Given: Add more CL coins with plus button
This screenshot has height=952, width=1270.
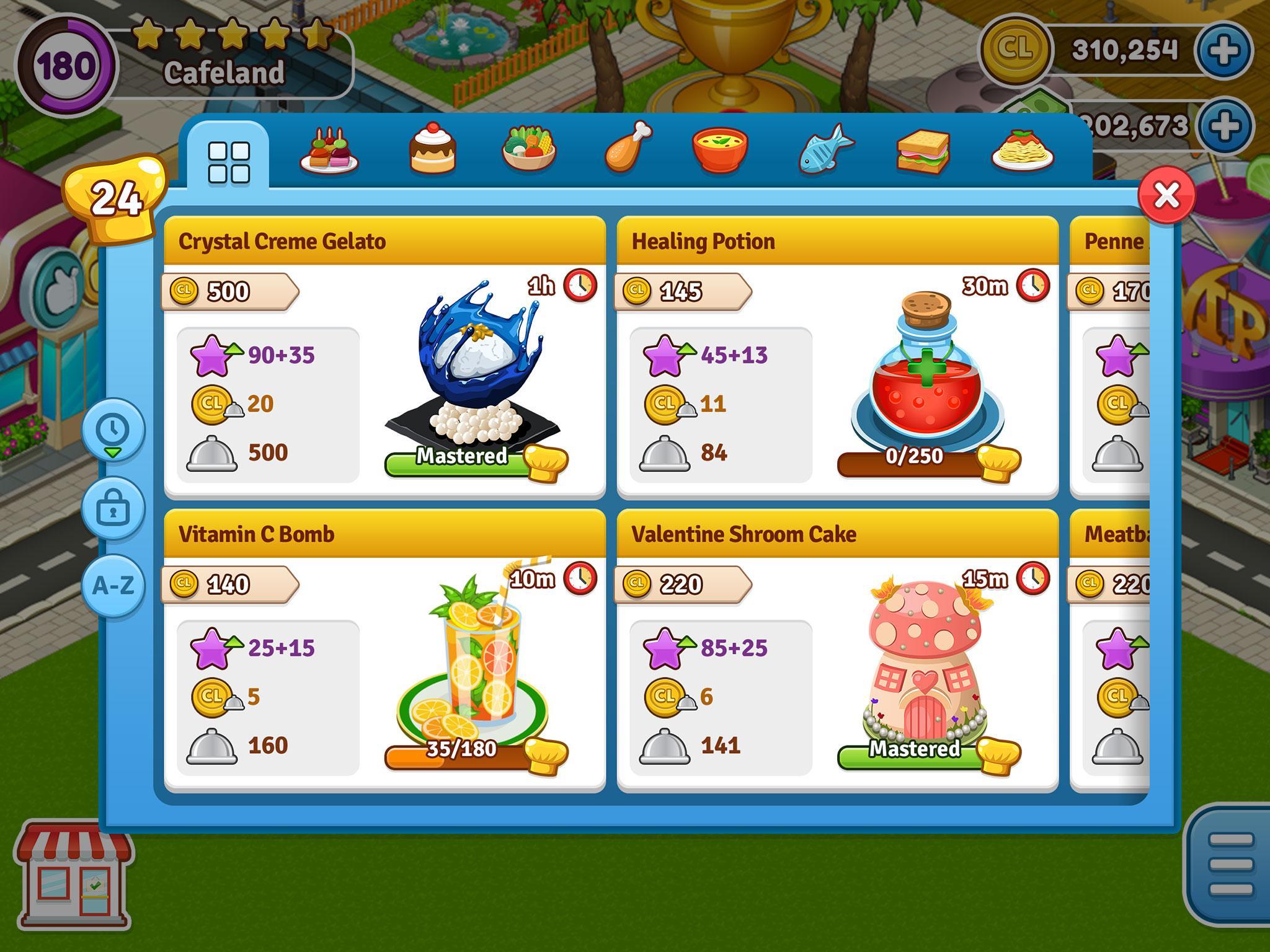Looking at the screenshot, I should click(1223, 51).
